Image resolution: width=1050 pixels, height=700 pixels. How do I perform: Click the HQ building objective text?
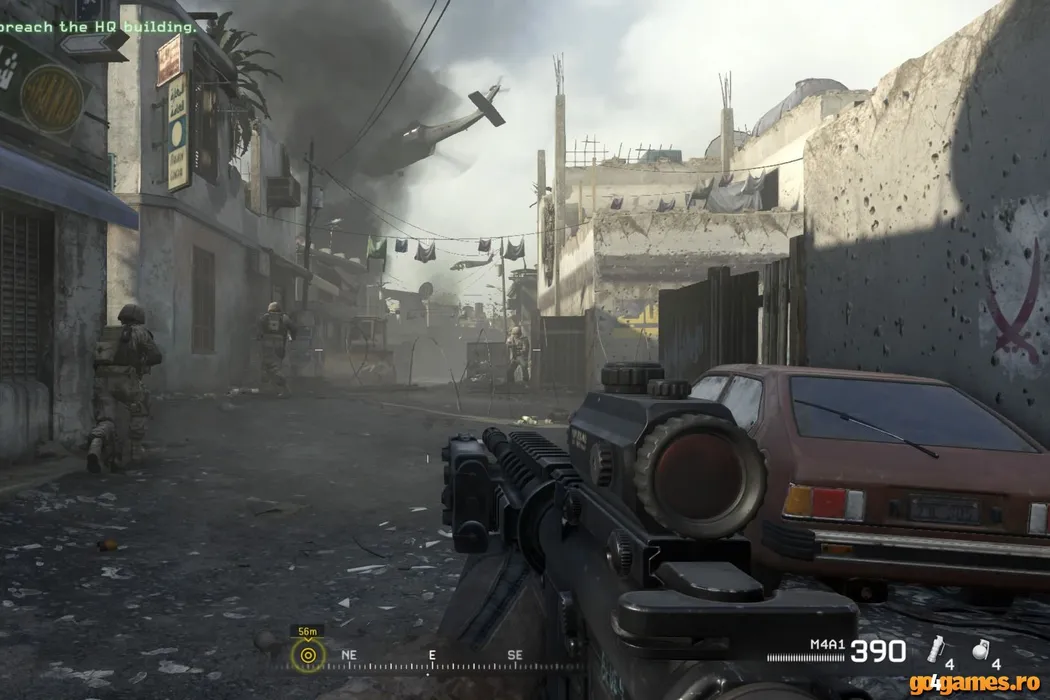click(x=98, y=27)
